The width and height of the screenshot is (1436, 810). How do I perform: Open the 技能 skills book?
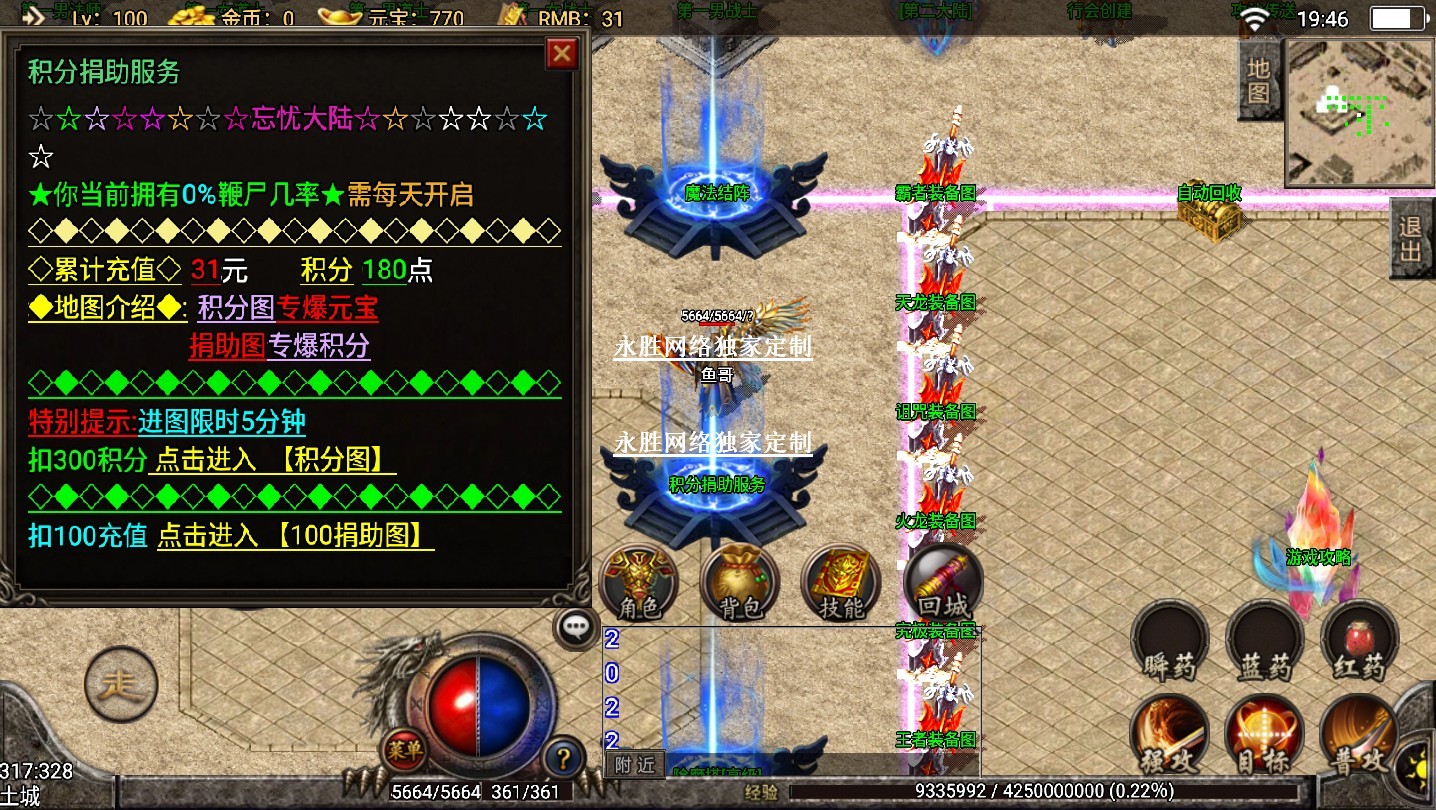point(840,583)
